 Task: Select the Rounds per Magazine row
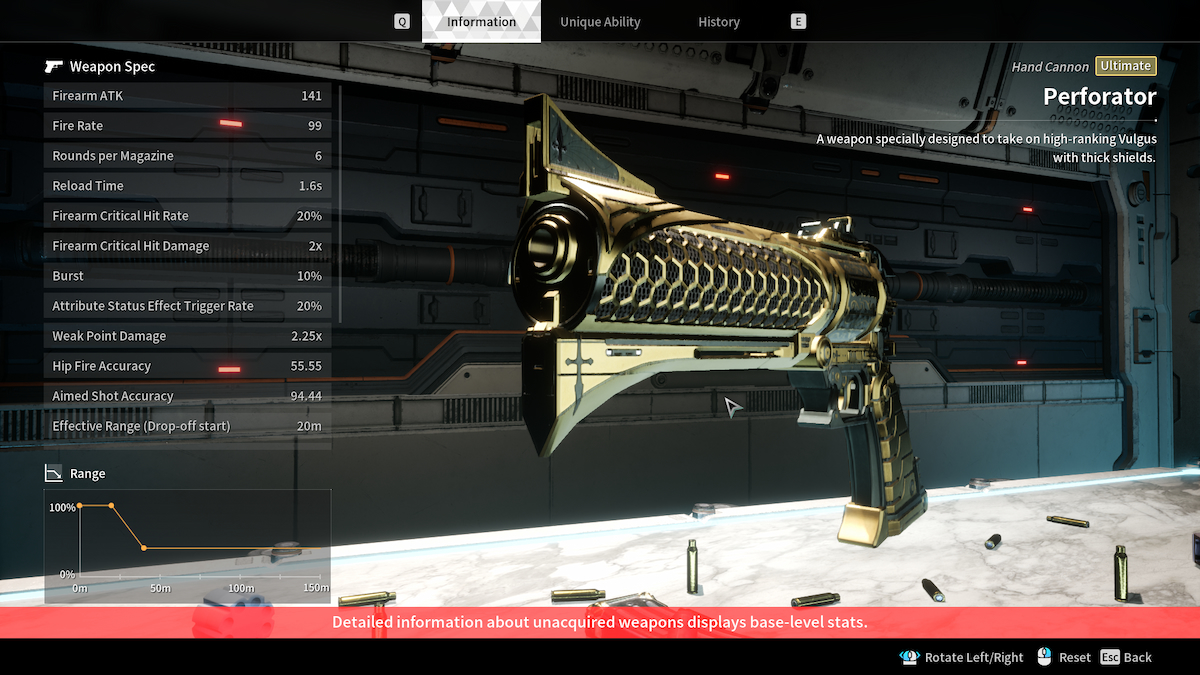point(187,156)
